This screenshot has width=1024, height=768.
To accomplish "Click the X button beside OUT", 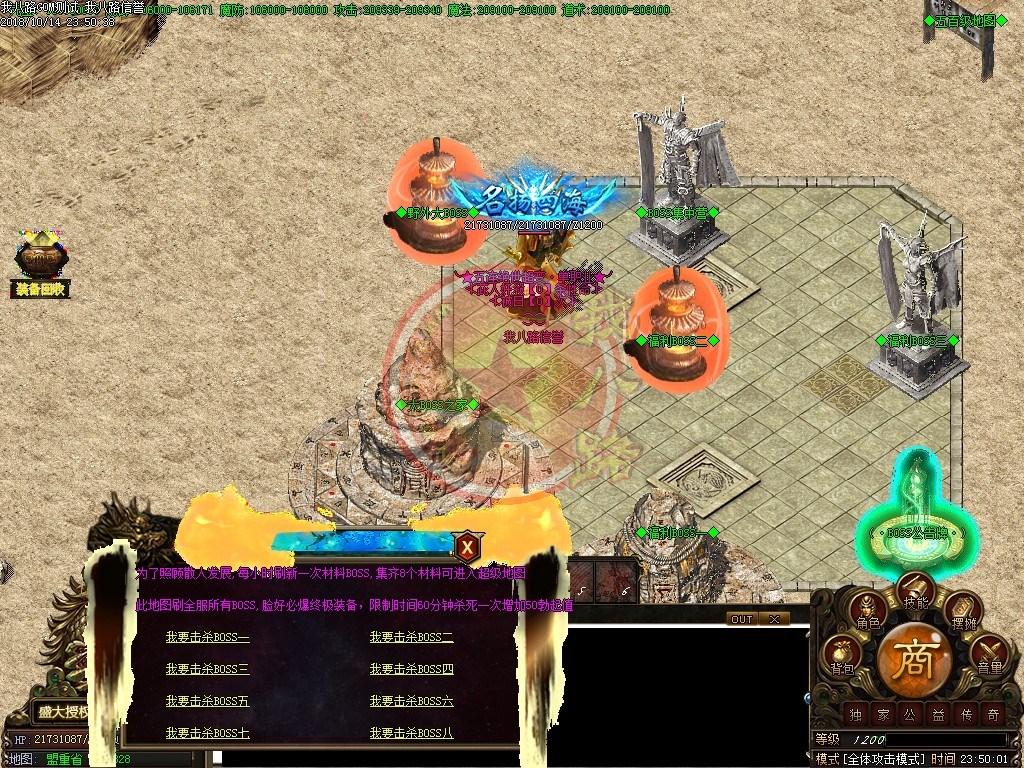I will coord(774,619).
